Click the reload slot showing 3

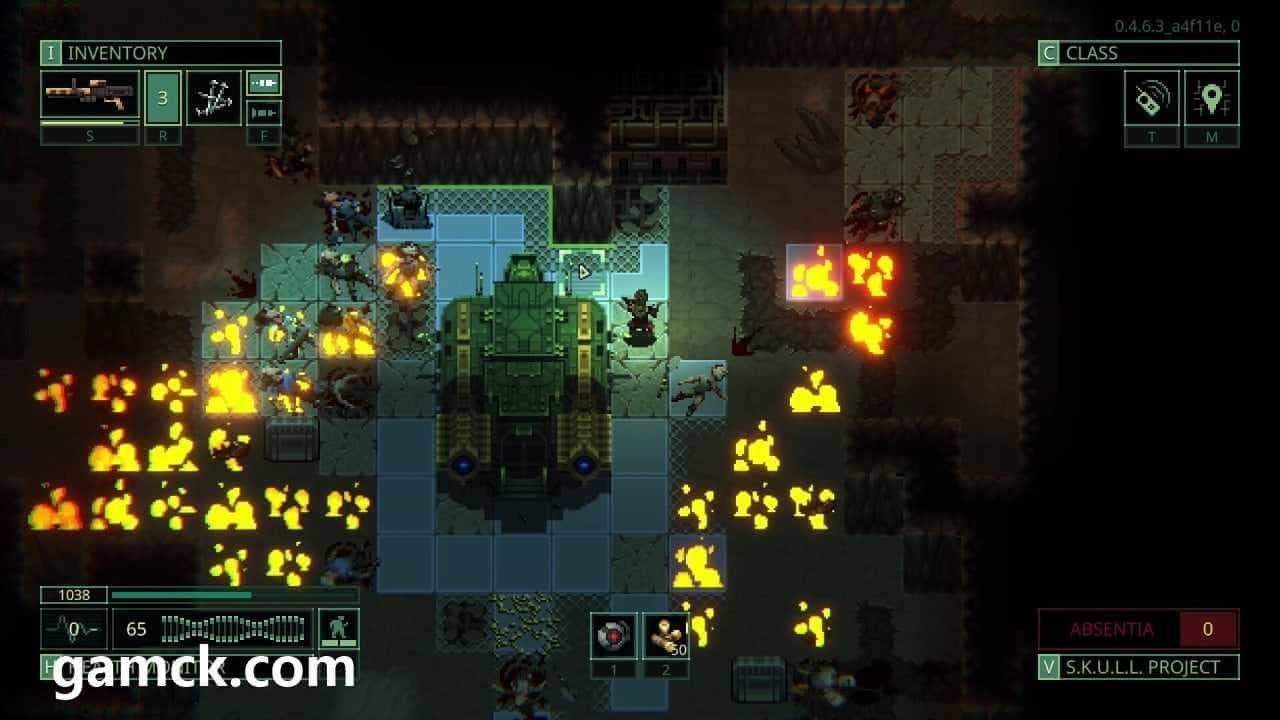point(163,98)
